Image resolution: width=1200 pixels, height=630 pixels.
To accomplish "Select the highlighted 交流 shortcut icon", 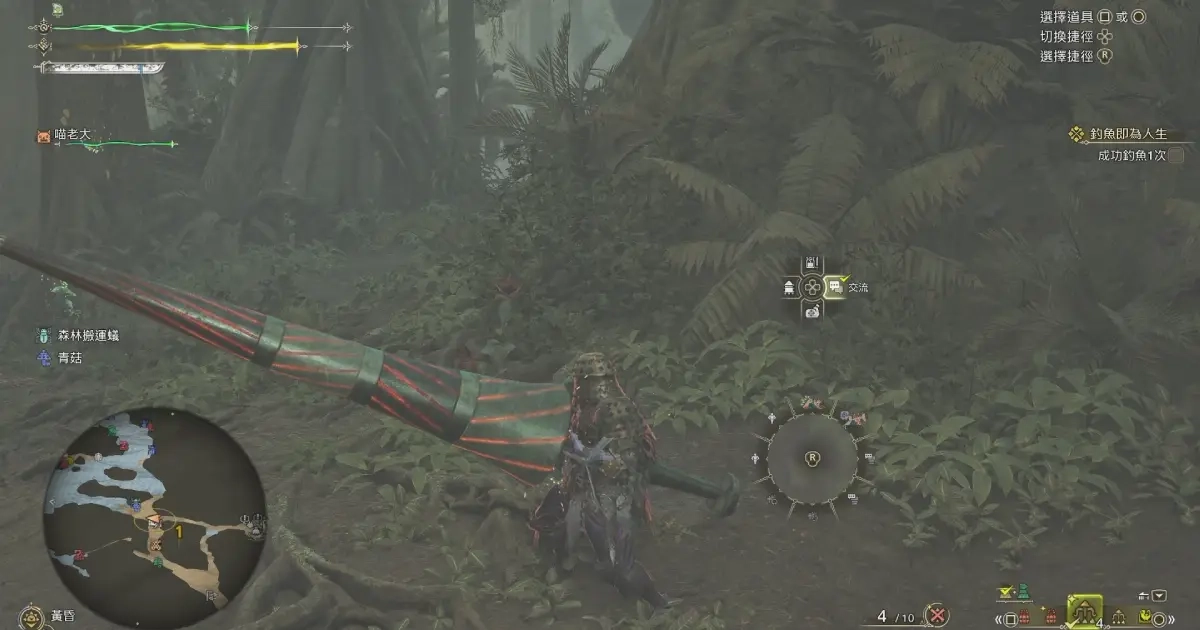I will [836, 287].
